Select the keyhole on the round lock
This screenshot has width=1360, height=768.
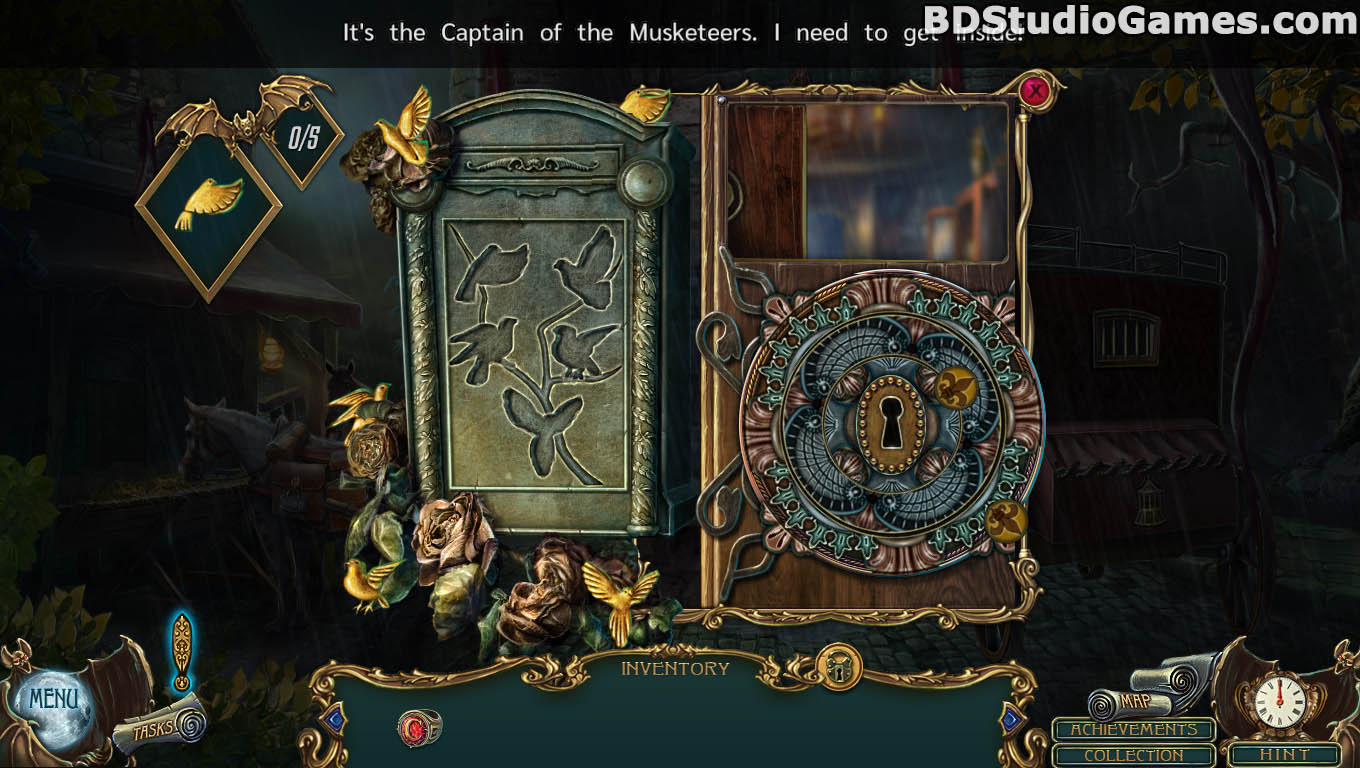(886, 421)
